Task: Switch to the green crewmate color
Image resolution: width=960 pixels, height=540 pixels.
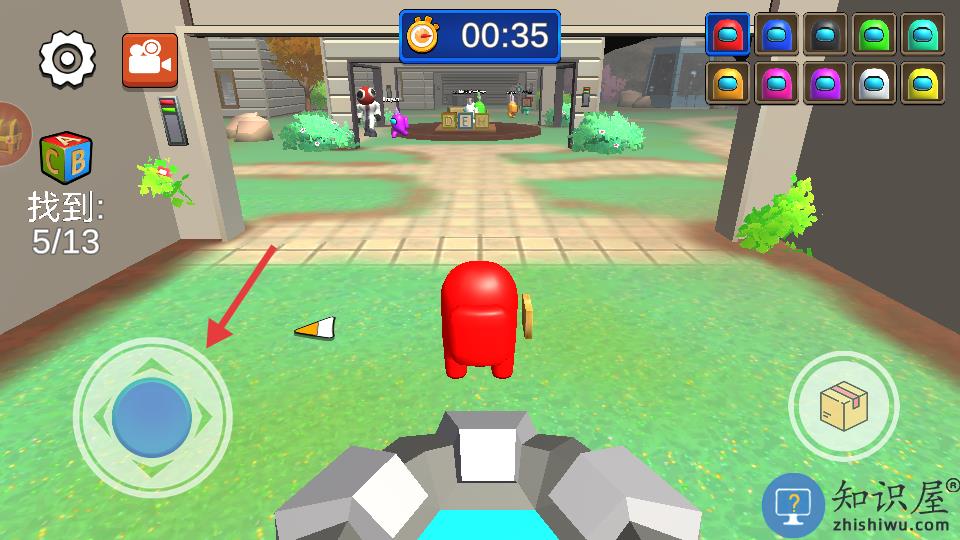Action: (x=874, y=35)
